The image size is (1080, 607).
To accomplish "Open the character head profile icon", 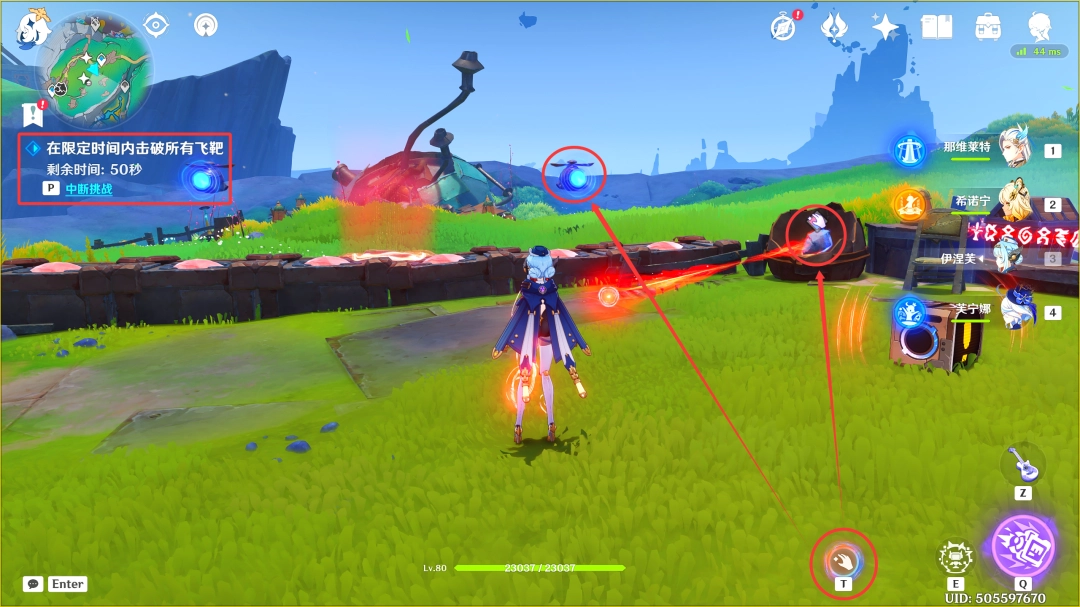I will click(1041, 27).
